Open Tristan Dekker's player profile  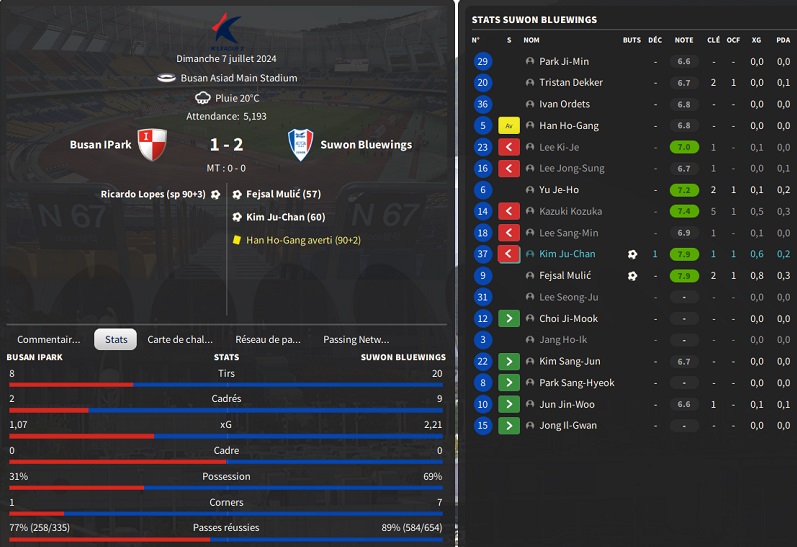(x=570, y=83)
